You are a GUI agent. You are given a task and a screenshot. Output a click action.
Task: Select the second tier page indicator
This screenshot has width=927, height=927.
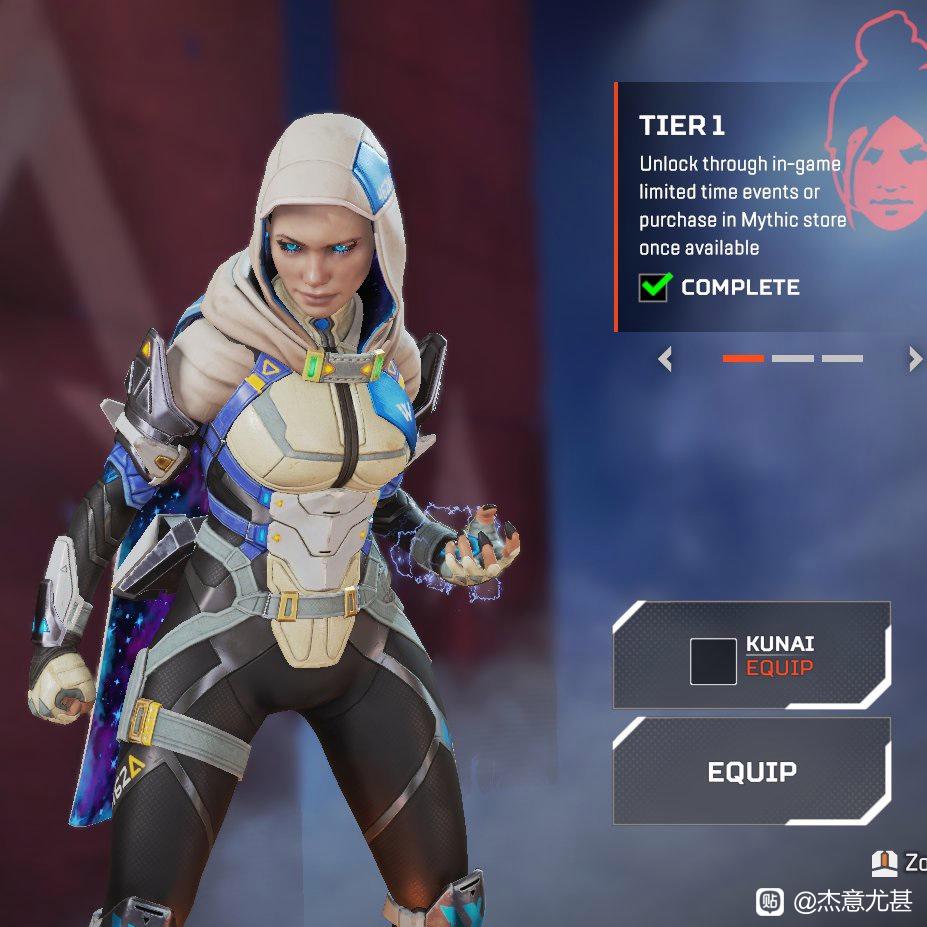[x=792, y=358]
